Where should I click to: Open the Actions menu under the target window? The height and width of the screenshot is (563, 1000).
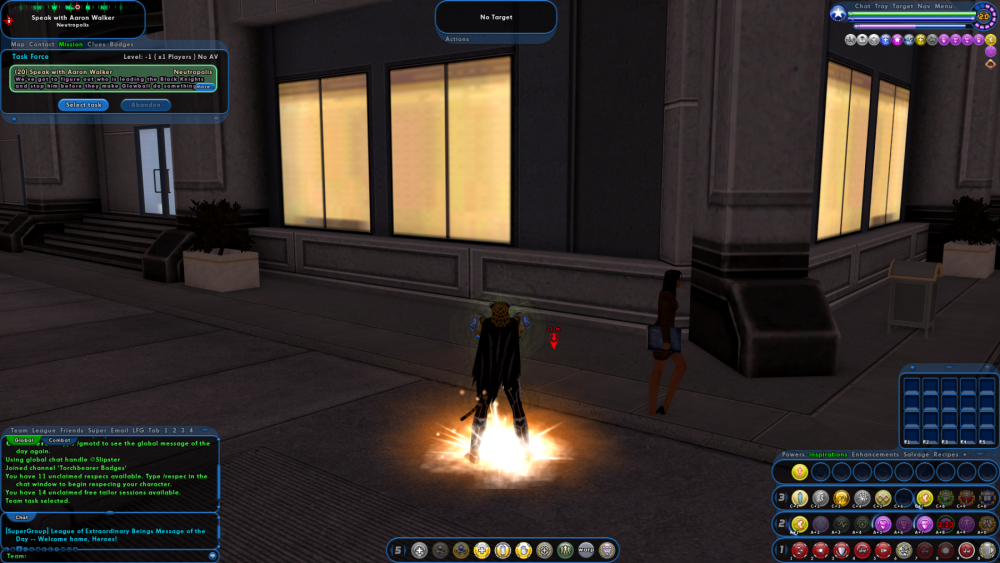tap(456, 39)
